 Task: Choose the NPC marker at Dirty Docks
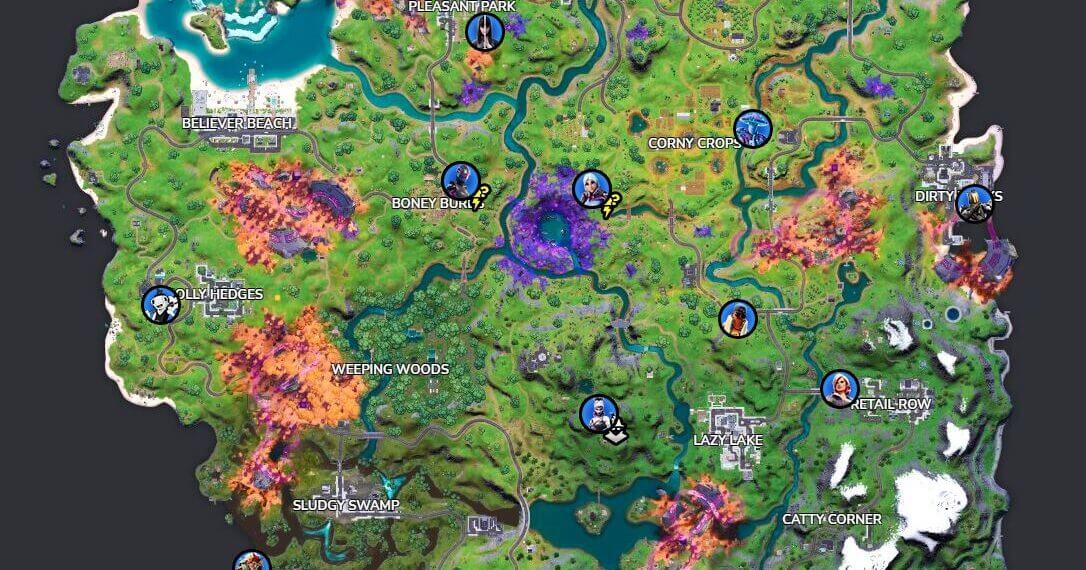(x=973, y=203)
